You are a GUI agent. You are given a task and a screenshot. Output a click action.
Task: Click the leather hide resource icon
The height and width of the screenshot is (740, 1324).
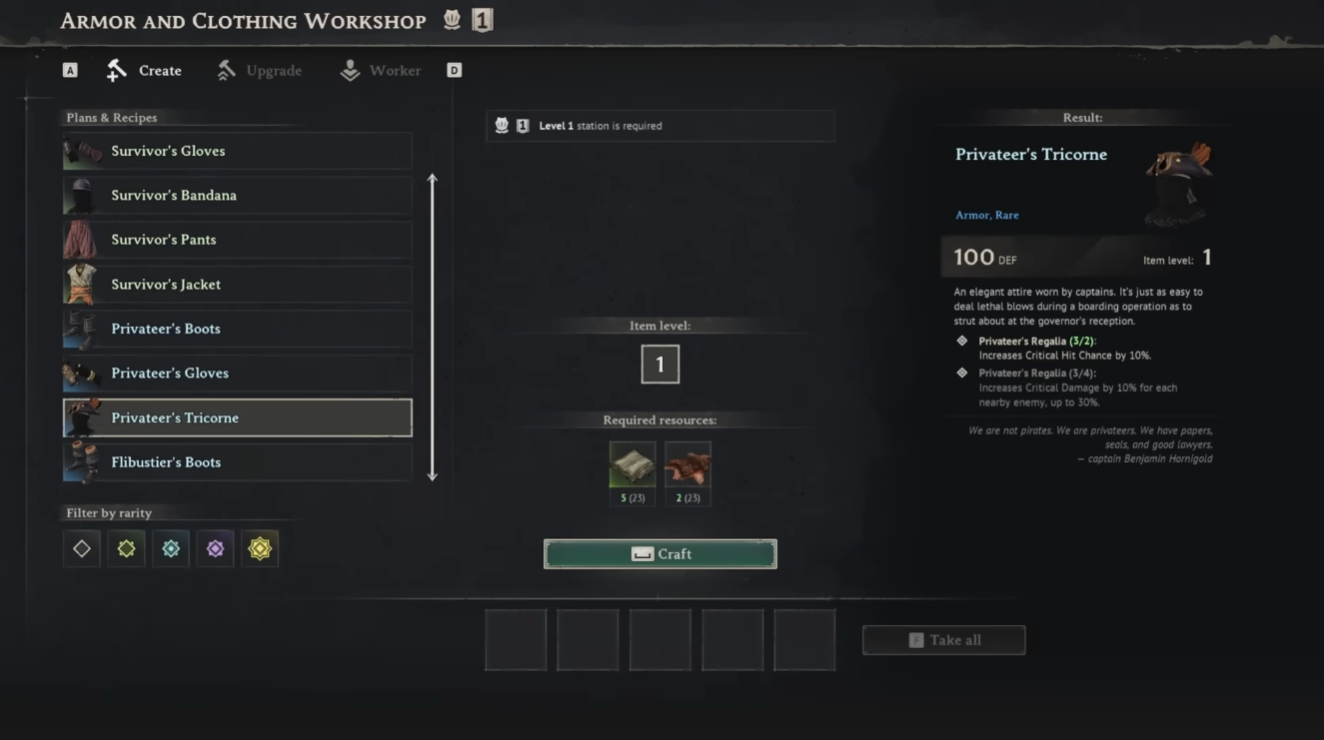click(688, 464)
